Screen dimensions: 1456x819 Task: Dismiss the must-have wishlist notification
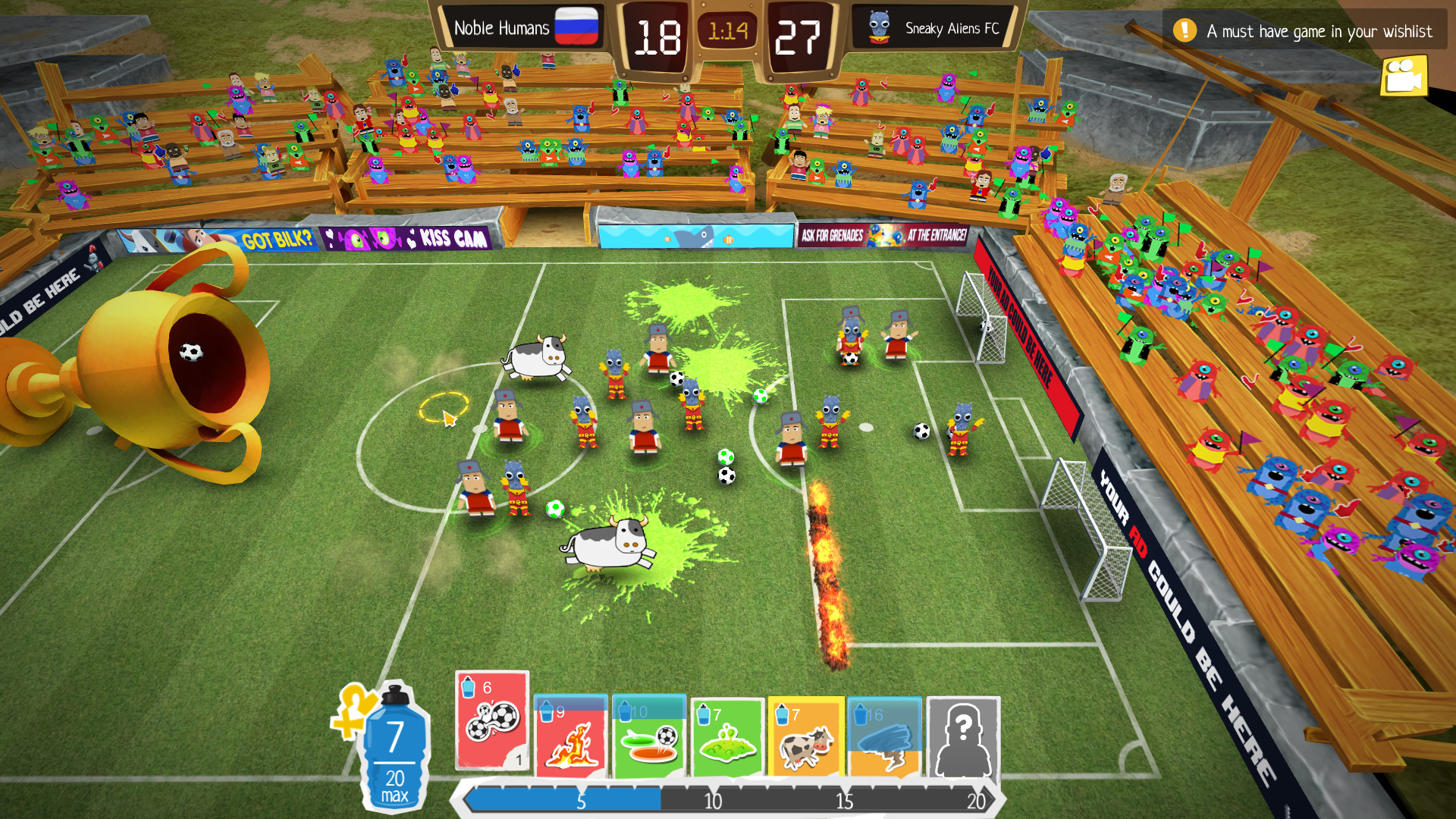point(1304,31)
